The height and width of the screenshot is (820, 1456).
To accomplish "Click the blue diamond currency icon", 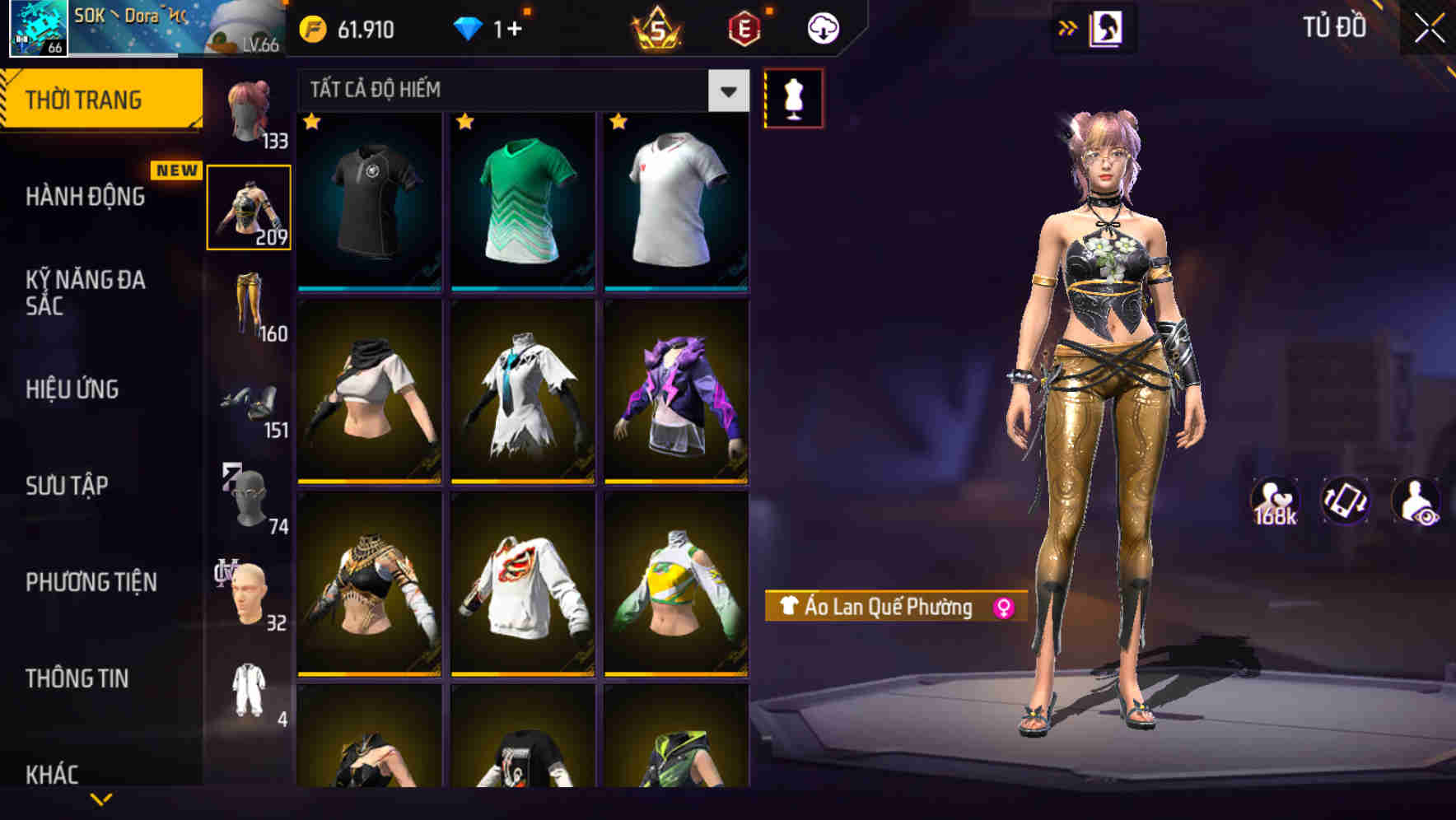I will pyautogui.click(x=469, y=27).
